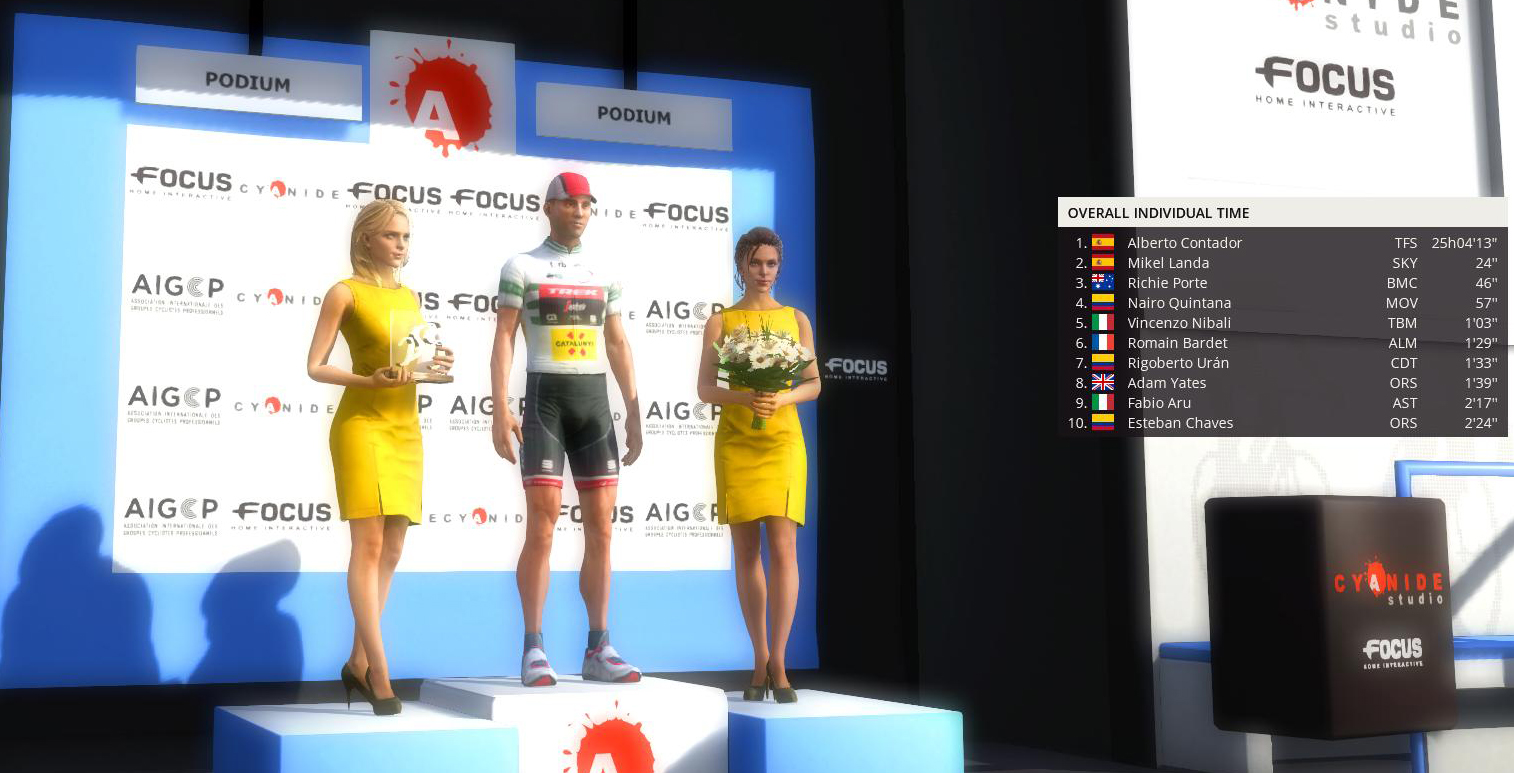This screenshot has height=773, width=1514.
Task: Choose Adam Yates in the standings
Action: click(x=1166, y=383)
